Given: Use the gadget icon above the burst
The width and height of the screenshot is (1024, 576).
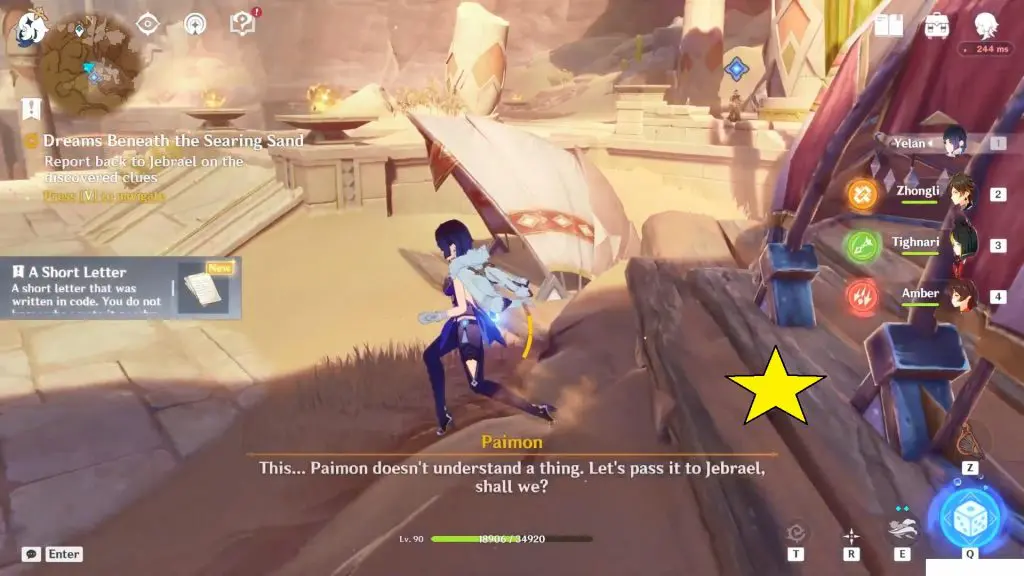Looking at the screenshot, I should tap(968, 440).
